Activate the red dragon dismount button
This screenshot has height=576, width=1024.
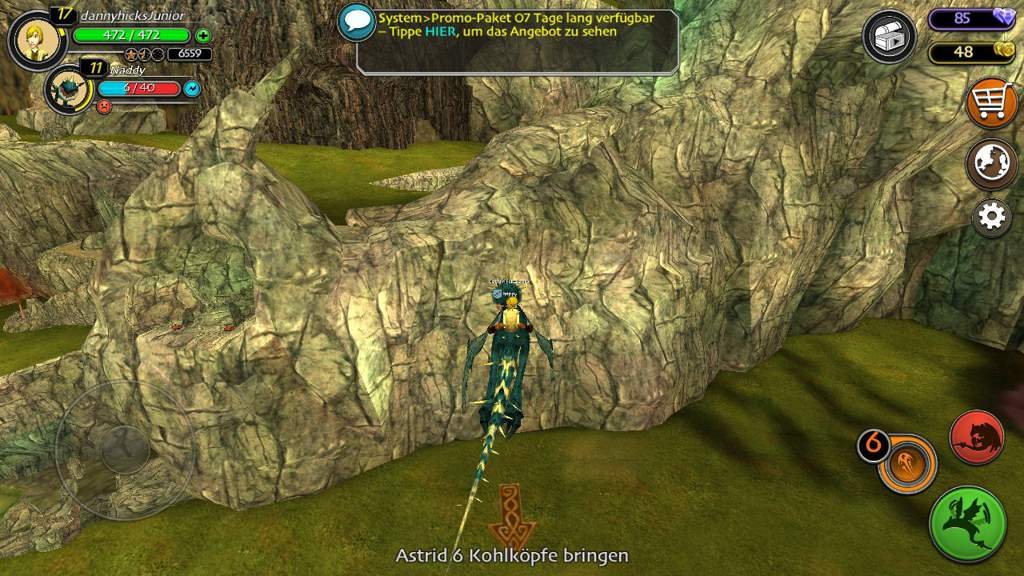(x=977, y=436)
